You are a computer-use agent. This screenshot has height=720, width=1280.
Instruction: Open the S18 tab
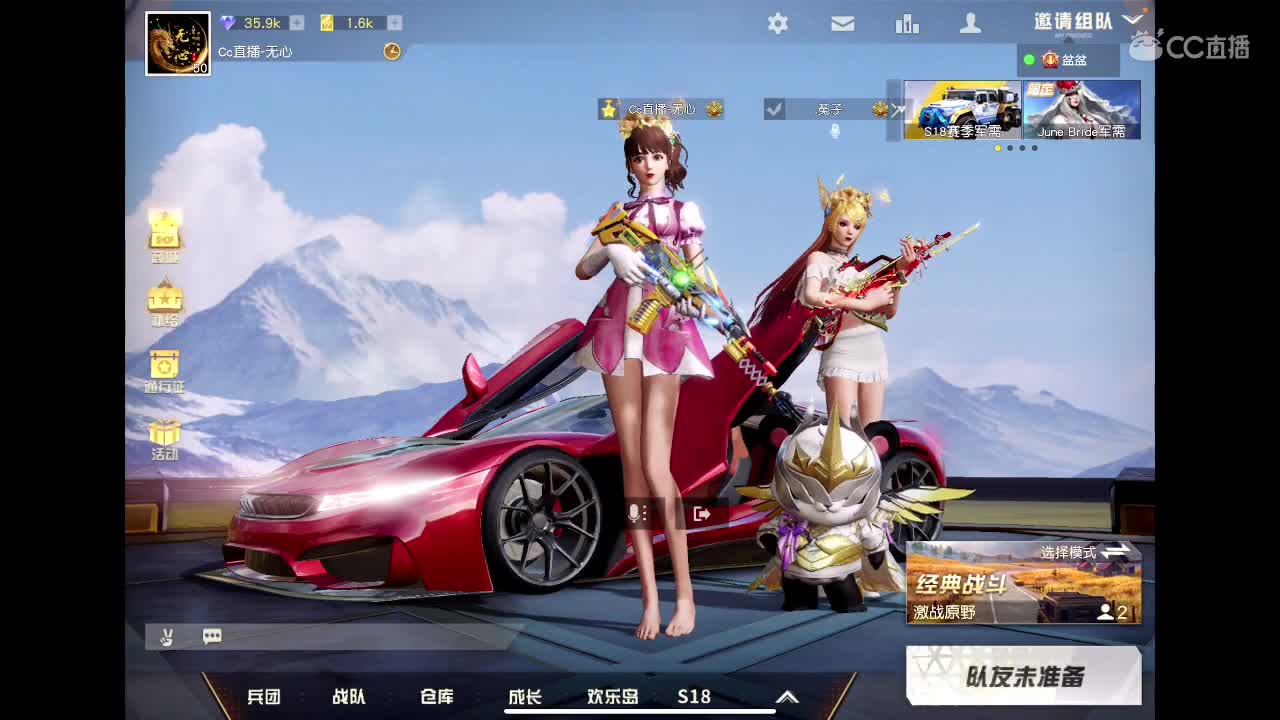(694, 696)
